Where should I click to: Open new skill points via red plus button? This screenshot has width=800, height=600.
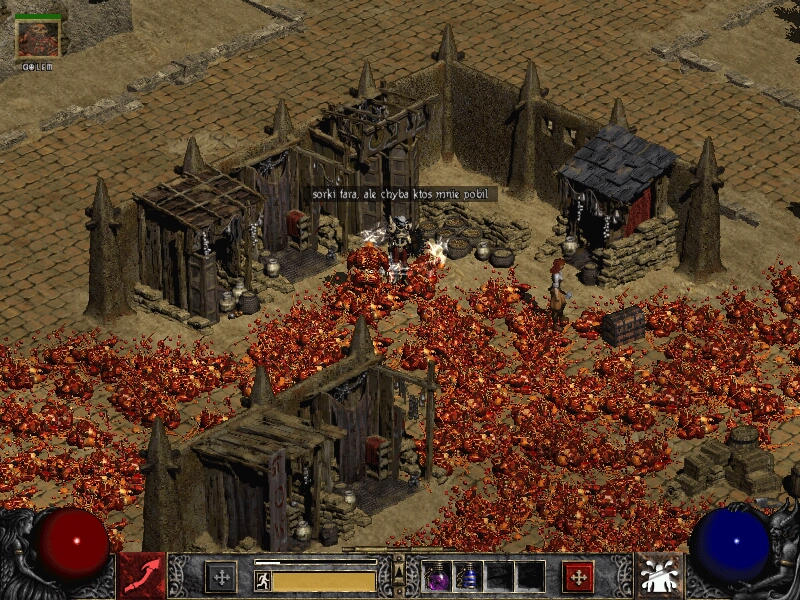point(578,576)
